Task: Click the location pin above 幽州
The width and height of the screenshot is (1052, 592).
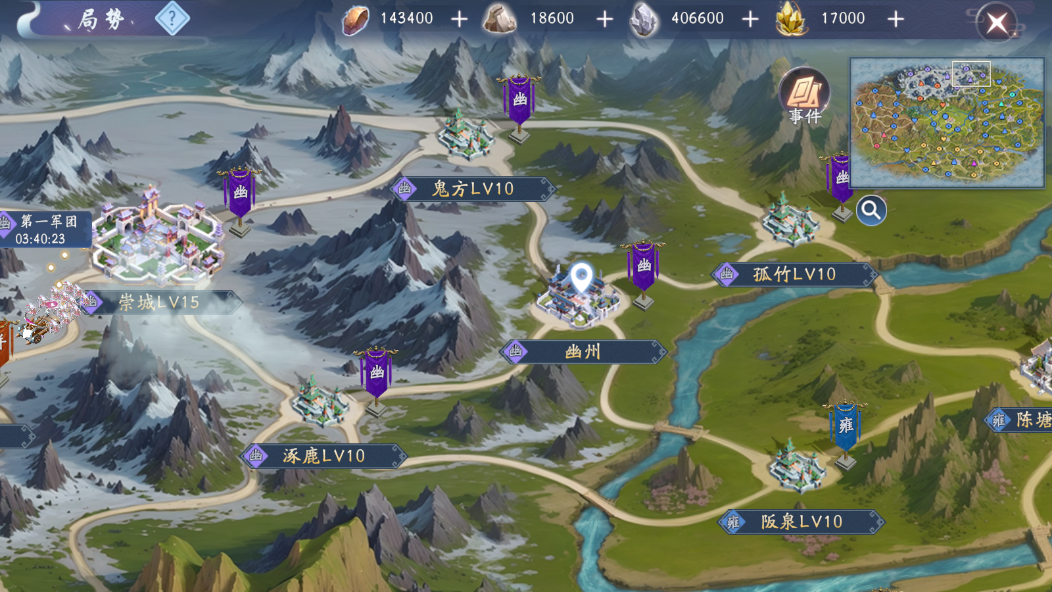Action: [x=581, y=278]
